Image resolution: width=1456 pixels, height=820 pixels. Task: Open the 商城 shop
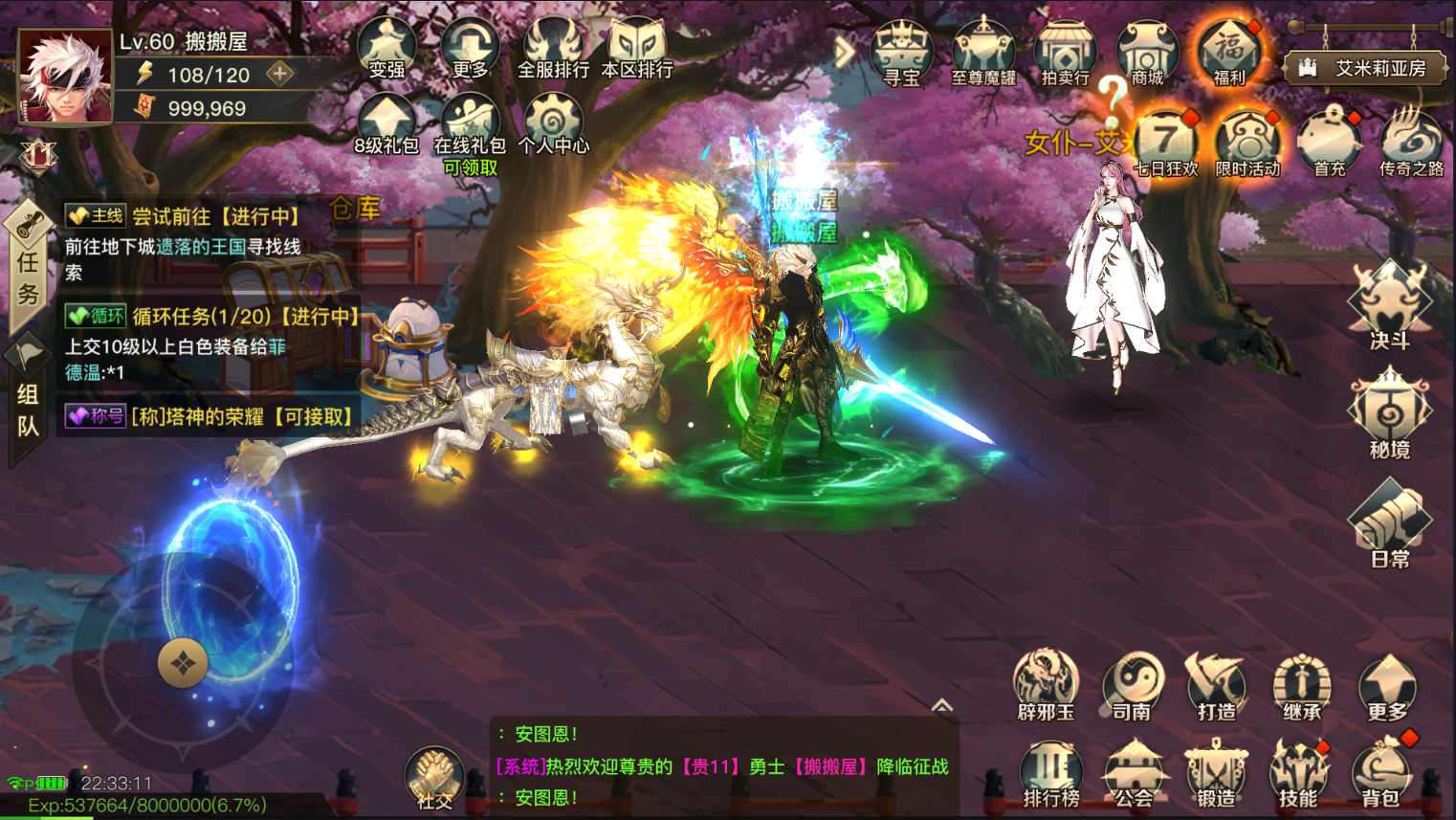[x=1147, y=53]
